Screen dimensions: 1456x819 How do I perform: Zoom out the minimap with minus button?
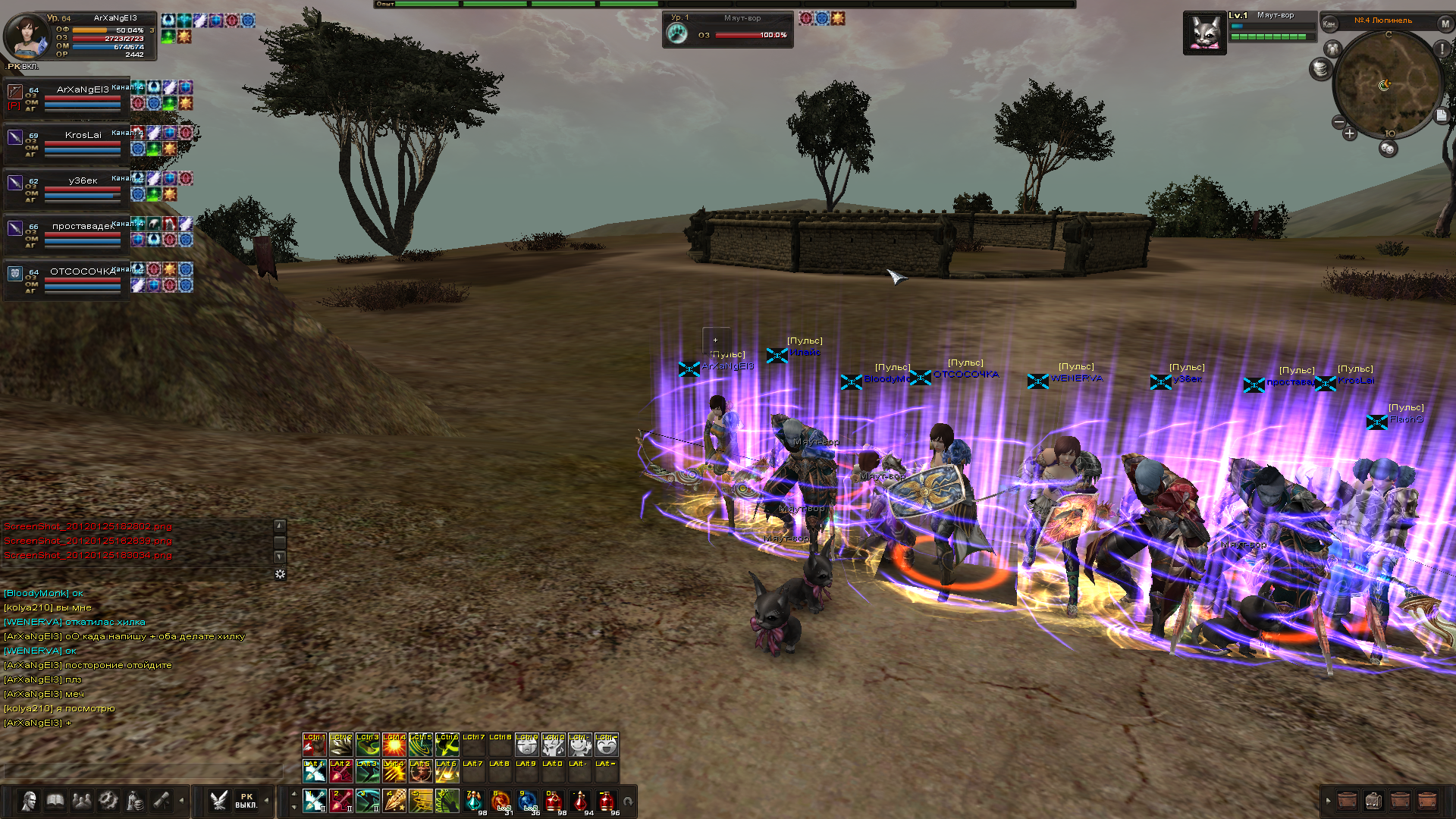pos(1338,123)
